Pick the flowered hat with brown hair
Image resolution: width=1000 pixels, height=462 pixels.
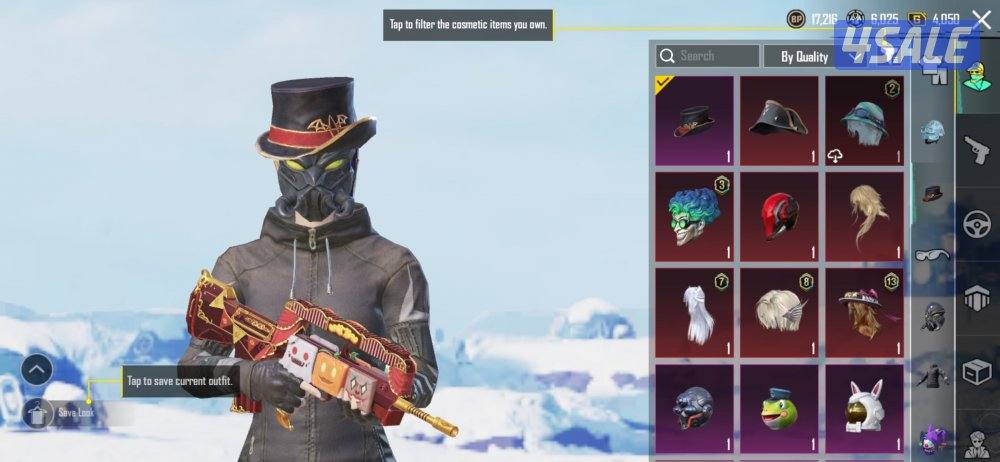864,311
